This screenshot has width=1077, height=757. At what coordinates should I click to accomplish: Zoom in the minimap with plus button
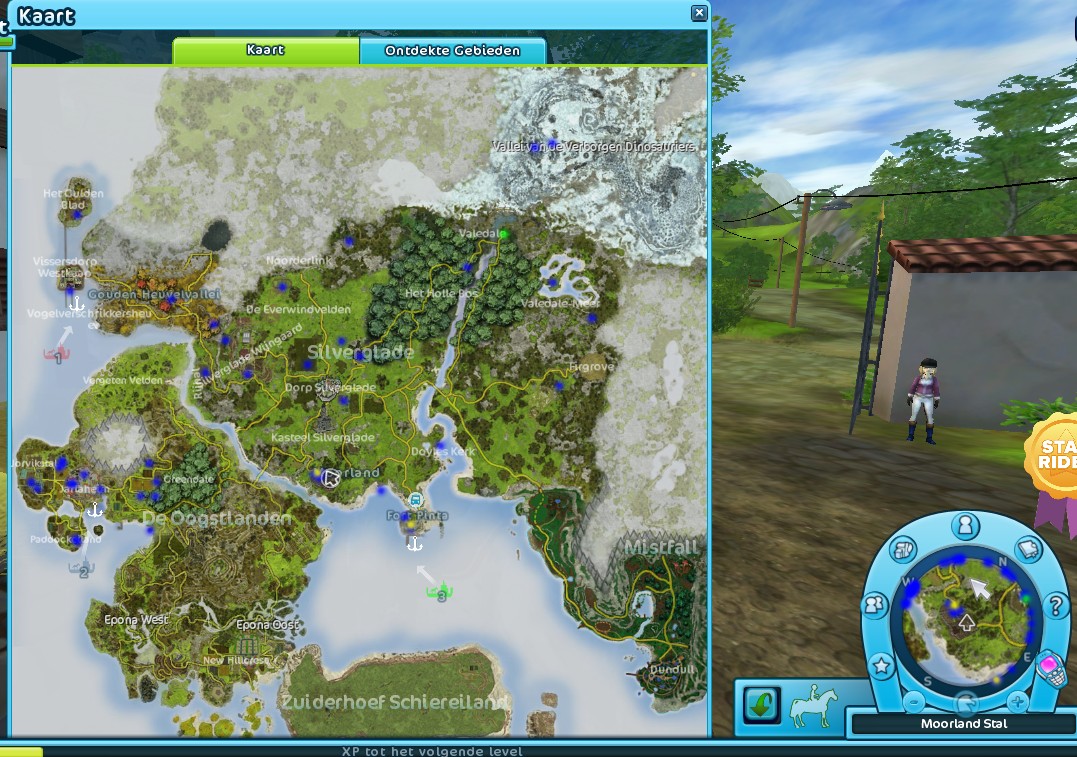tap(1017, 700)
